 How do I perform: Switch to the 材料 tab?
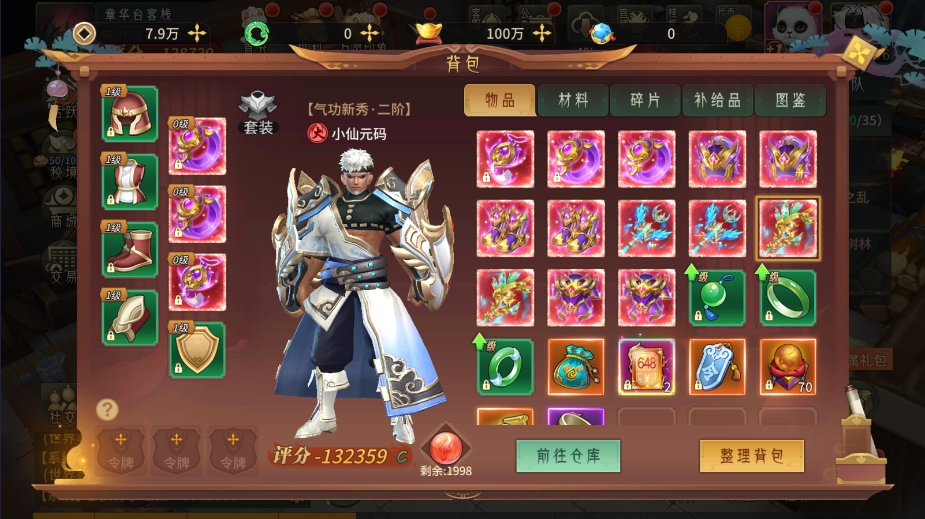(573, 100)
